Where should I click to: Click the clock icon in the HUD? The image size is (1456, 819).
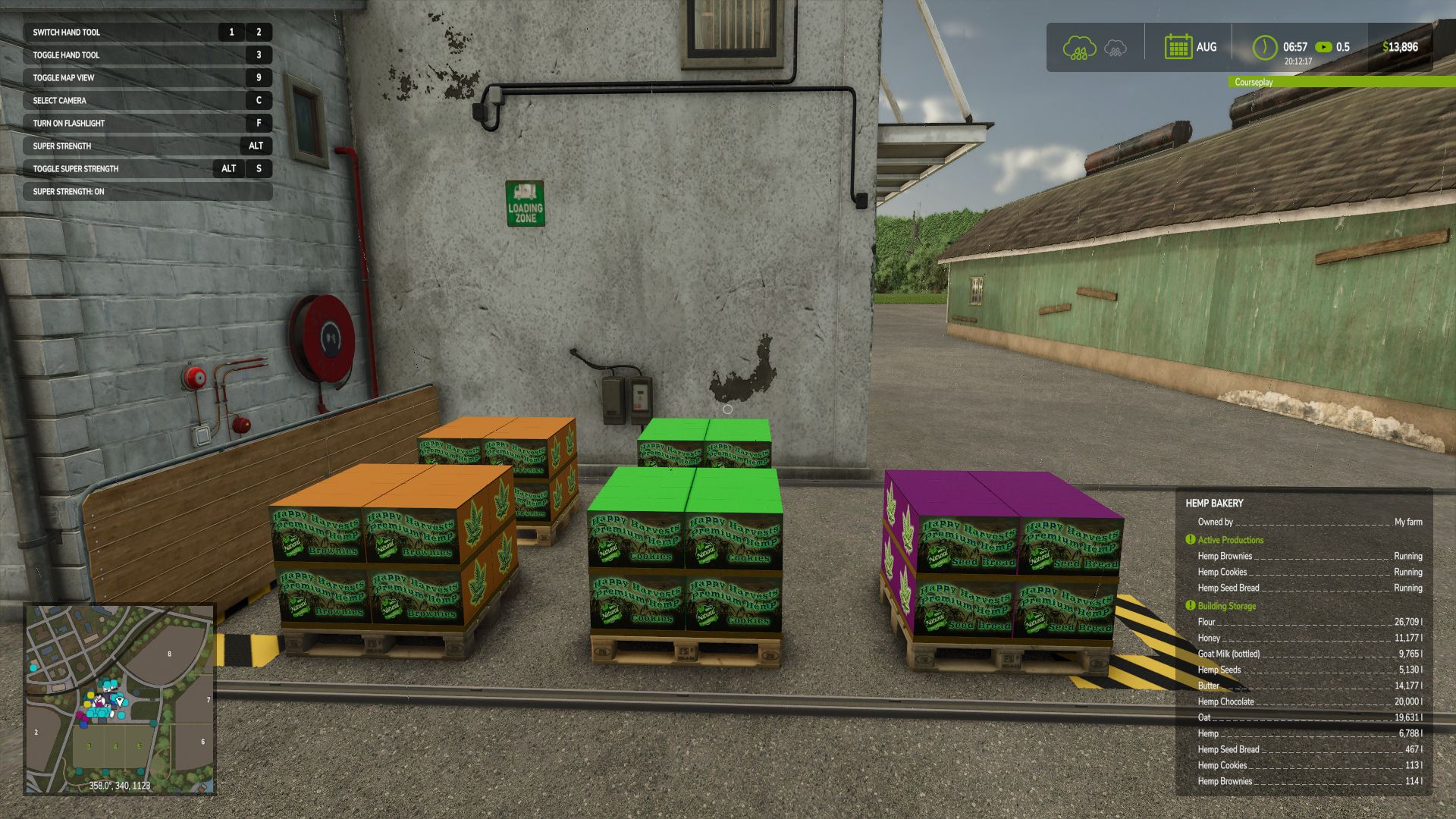1264,47
